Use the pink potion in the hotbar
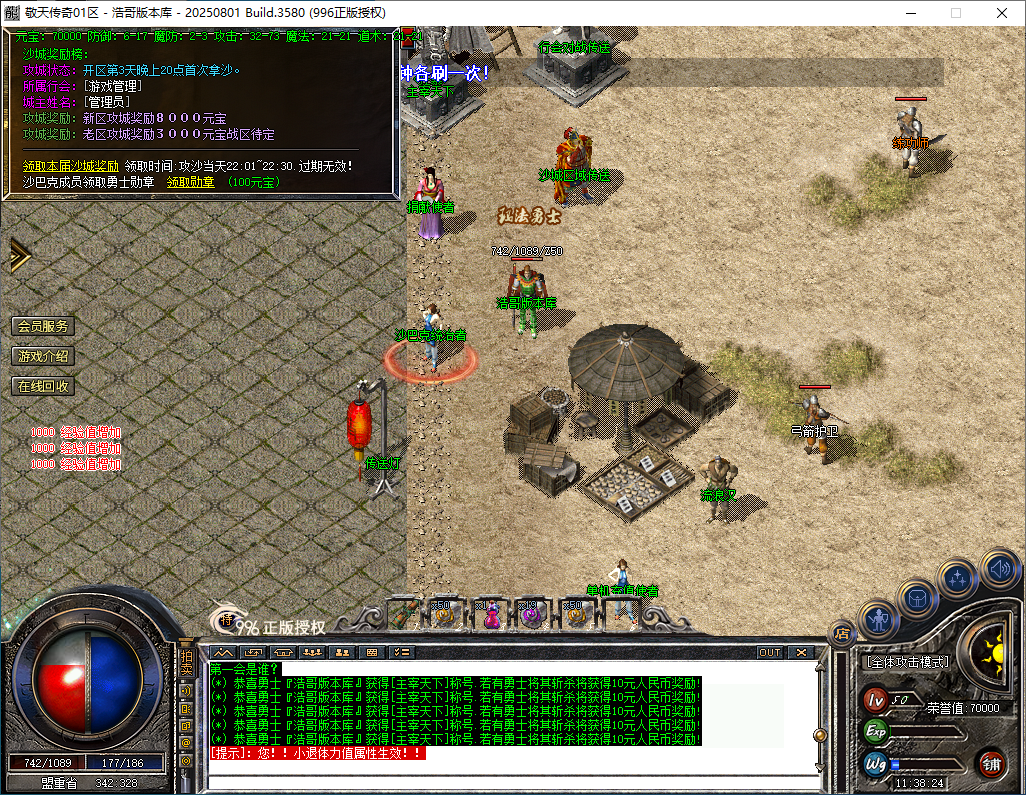1026x795 pixels. pos(491,613)
